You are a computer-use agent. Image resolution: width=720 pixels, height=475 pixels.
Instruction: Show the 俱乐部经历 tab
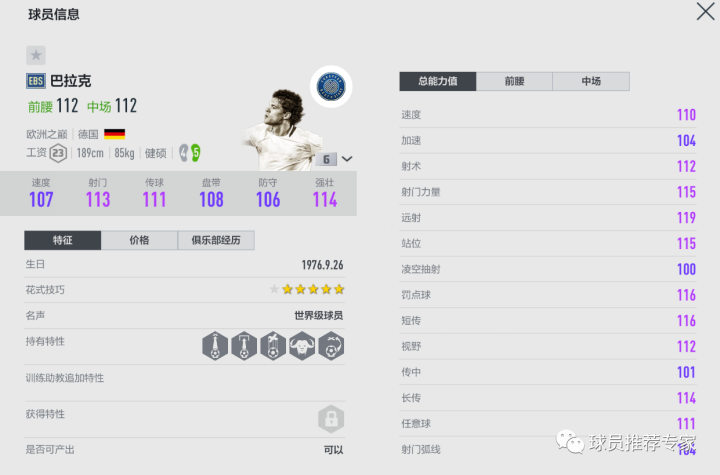(216, 240)
